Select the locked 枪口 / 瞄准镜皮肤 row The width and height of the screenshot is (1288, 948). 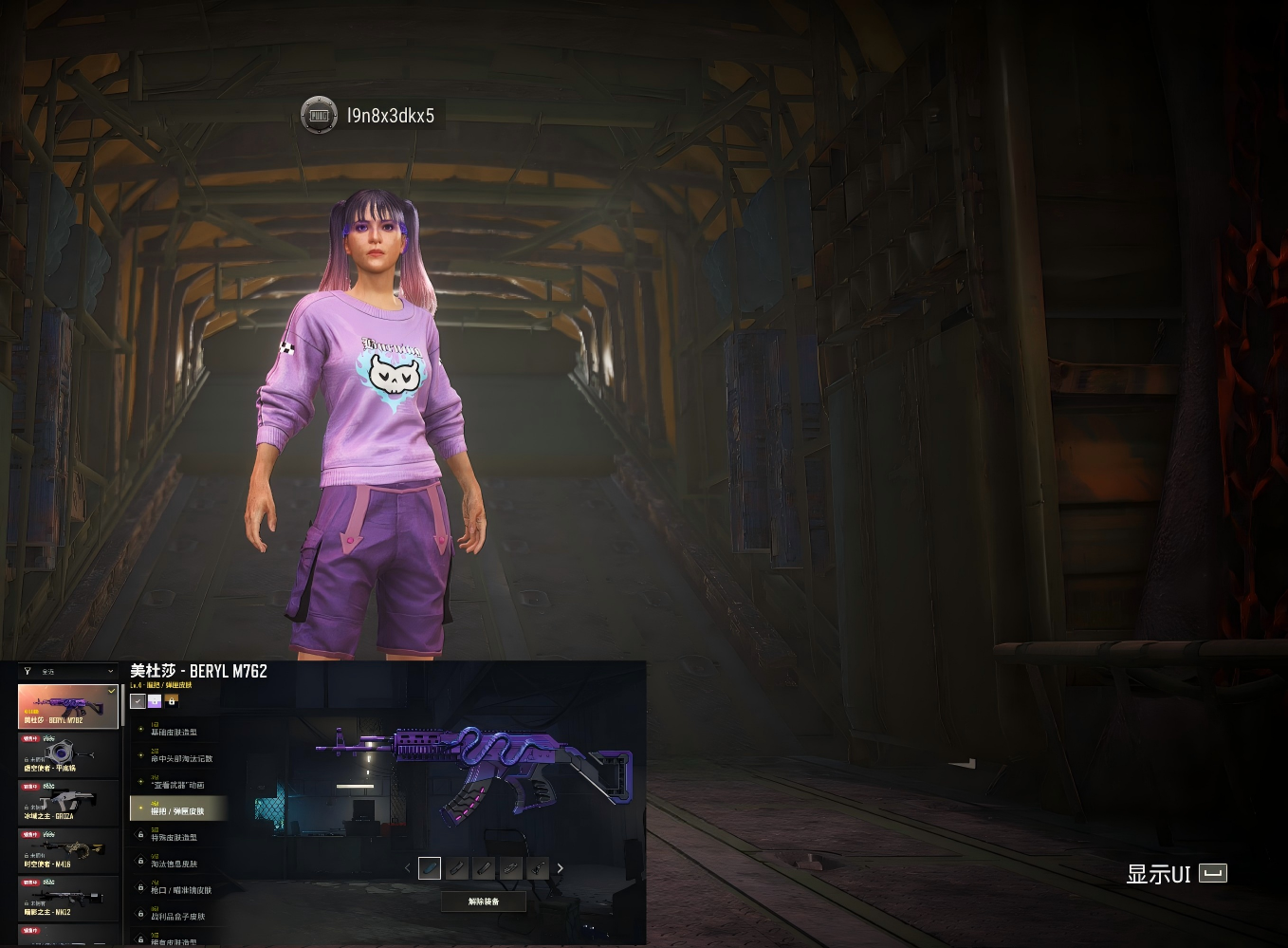178,889
